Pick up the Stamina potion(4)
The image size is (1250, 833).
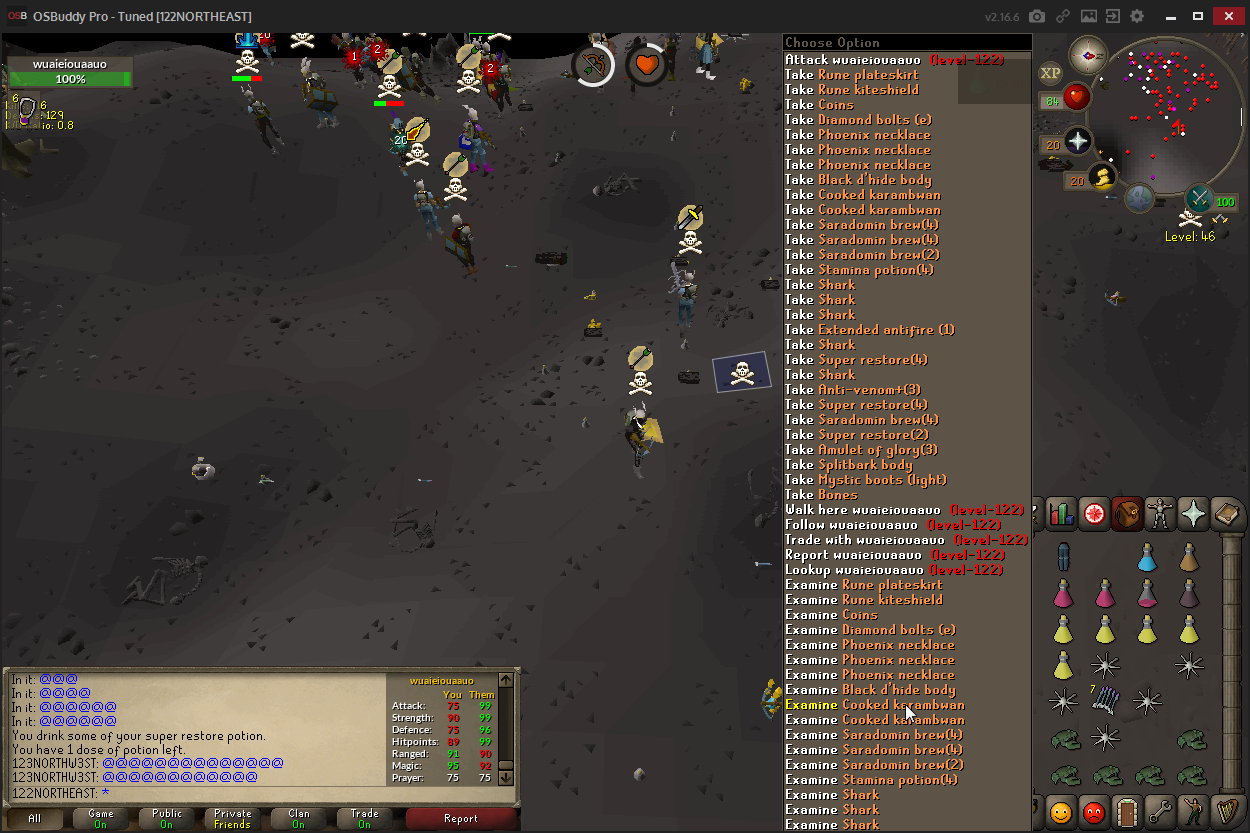click(x=875, y=270)
